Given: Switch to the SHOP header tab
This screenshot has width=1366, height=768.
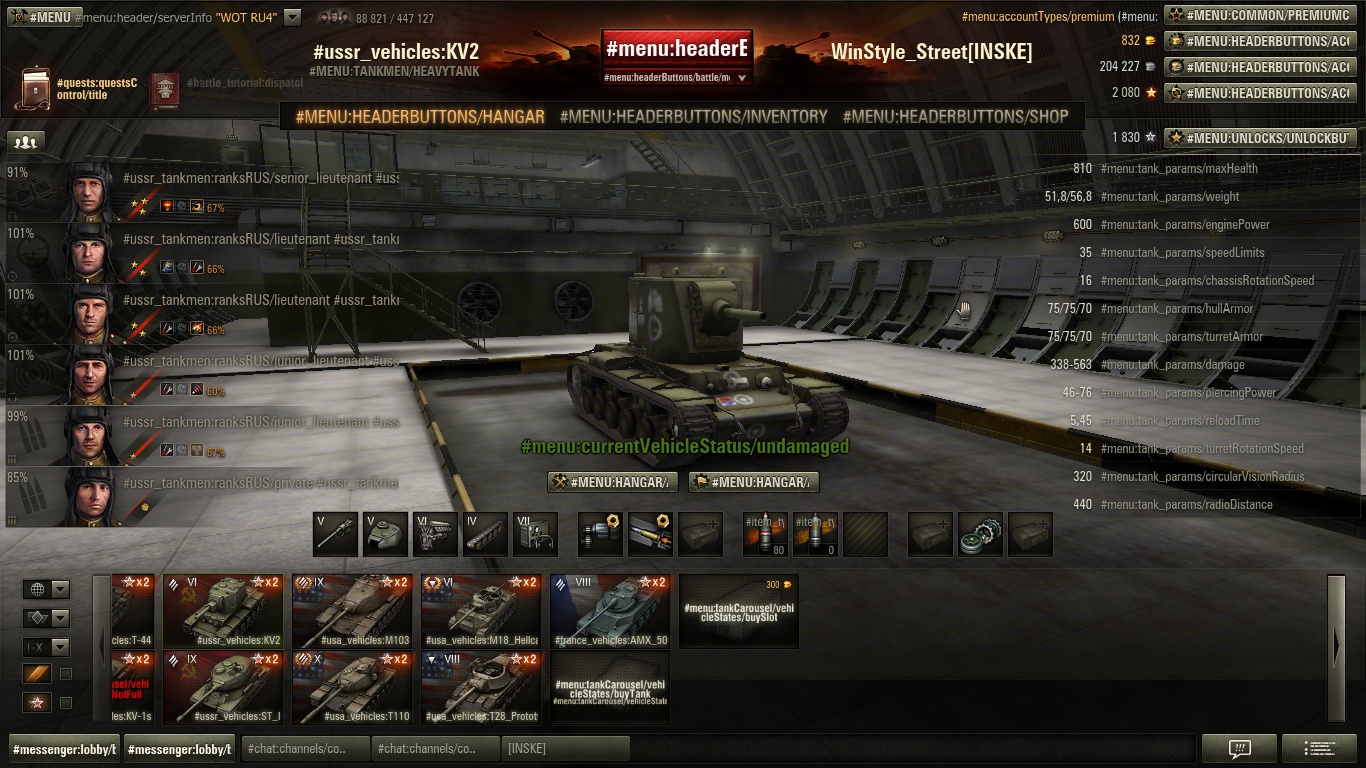Looking at the screenshot, I should point(955,117).
